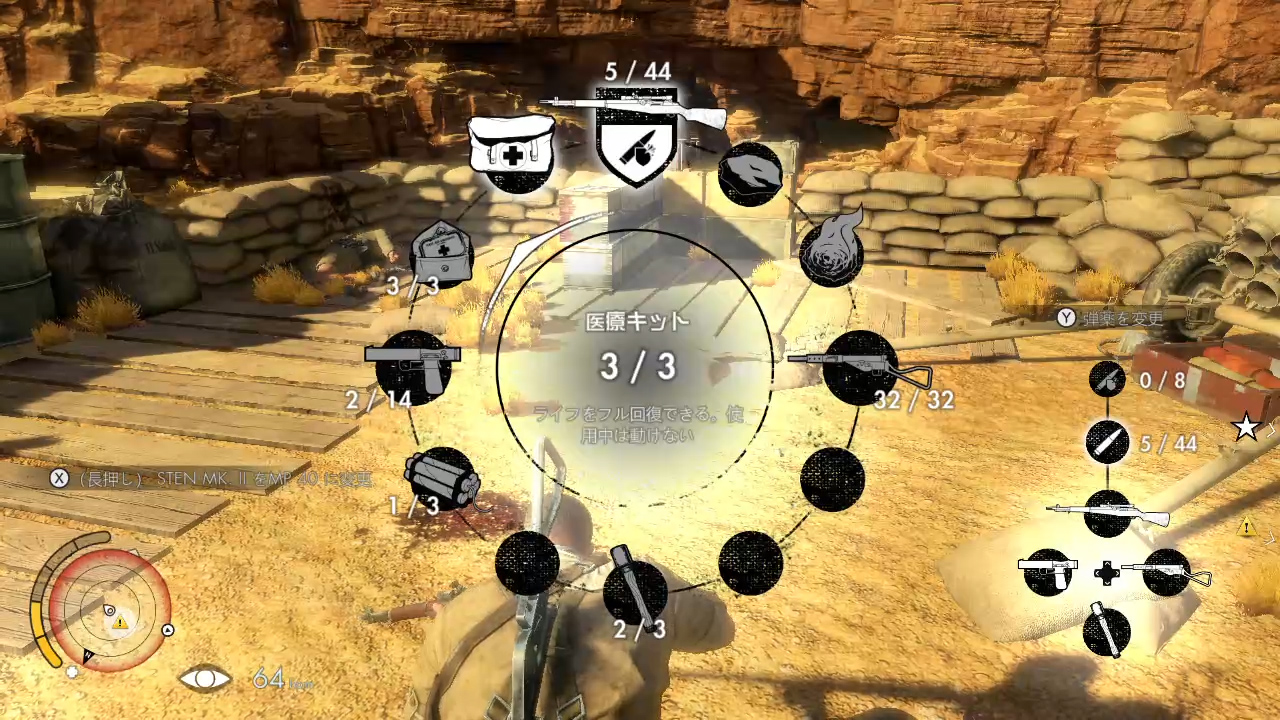
Task: Equip the pistol on the radial wheel's left side
Action: (412, 366)
